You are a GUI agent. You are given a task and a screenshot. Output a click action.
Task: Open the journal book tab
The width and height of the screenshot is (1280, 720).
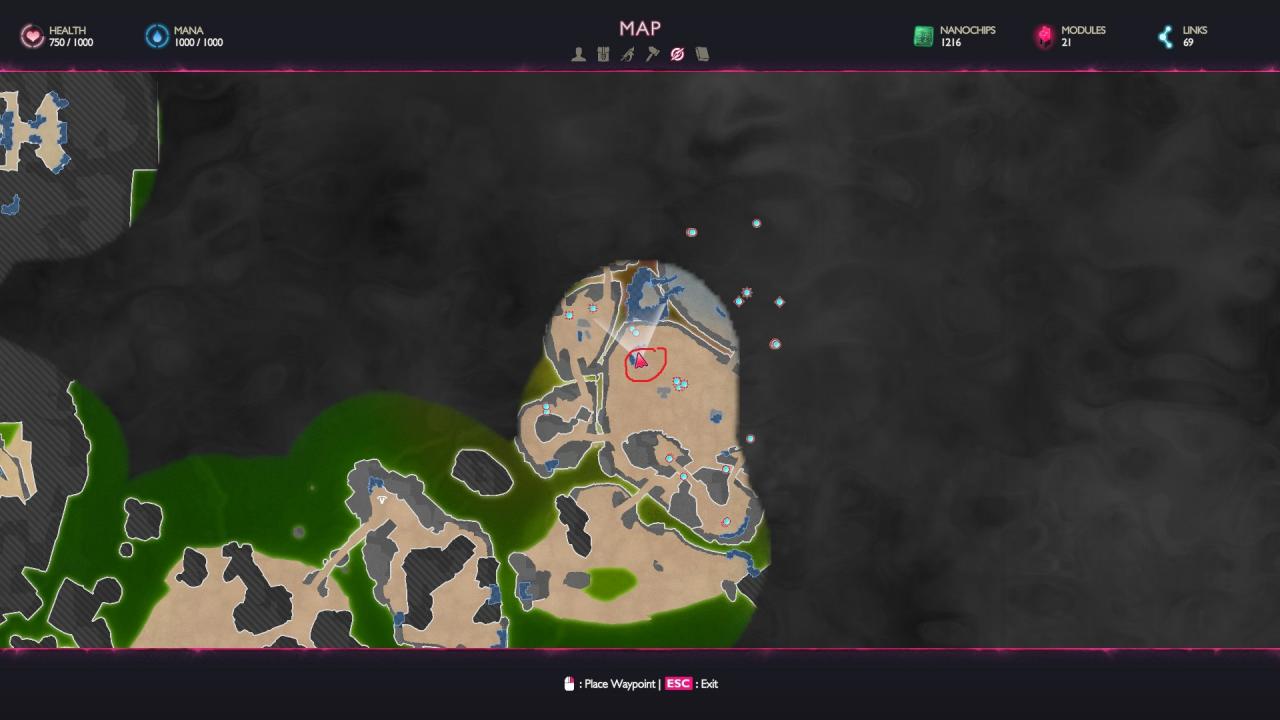[702, 55]
